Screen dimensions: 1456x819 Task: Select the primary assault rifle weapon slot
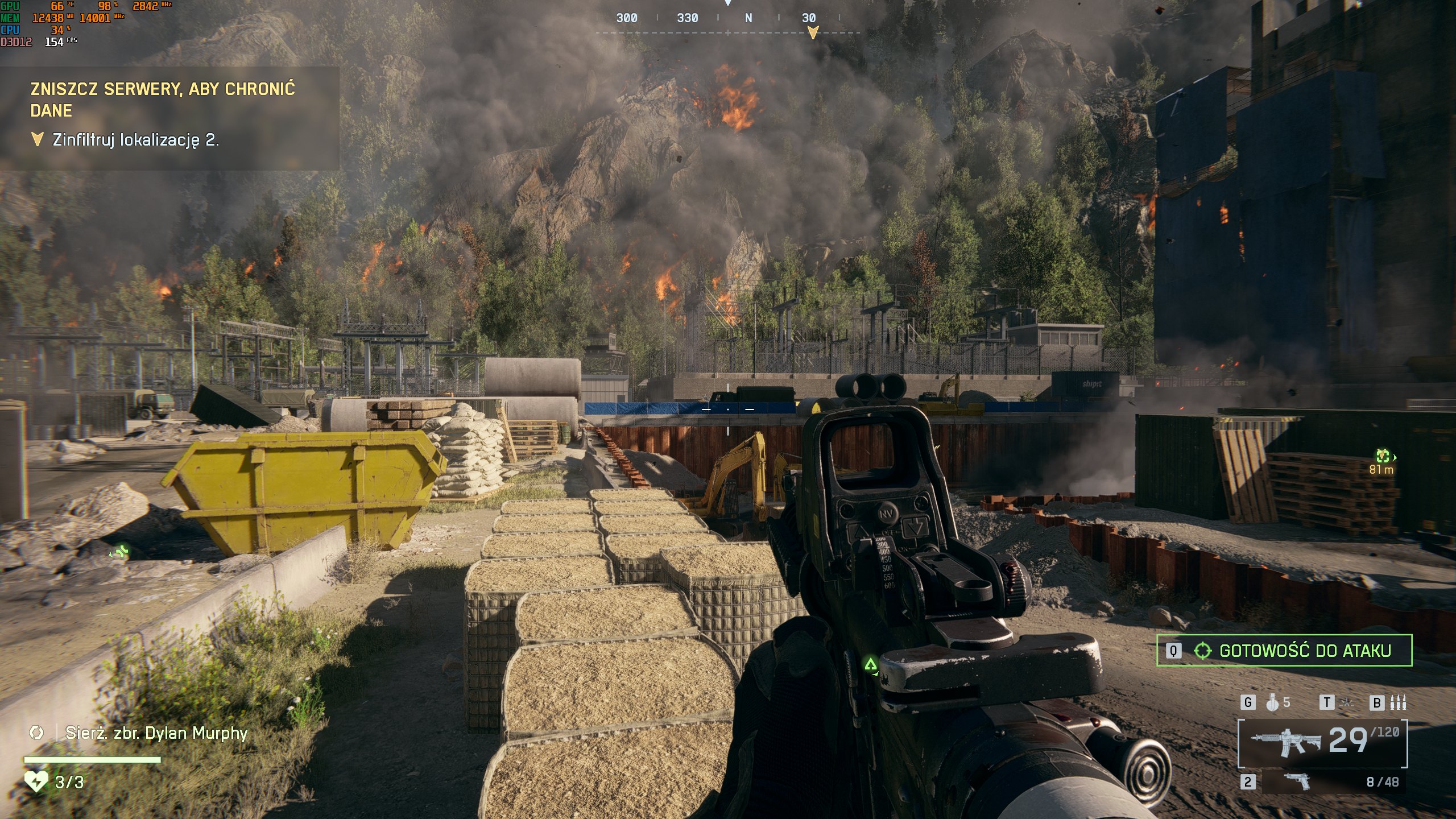(x=1323, y=742)
